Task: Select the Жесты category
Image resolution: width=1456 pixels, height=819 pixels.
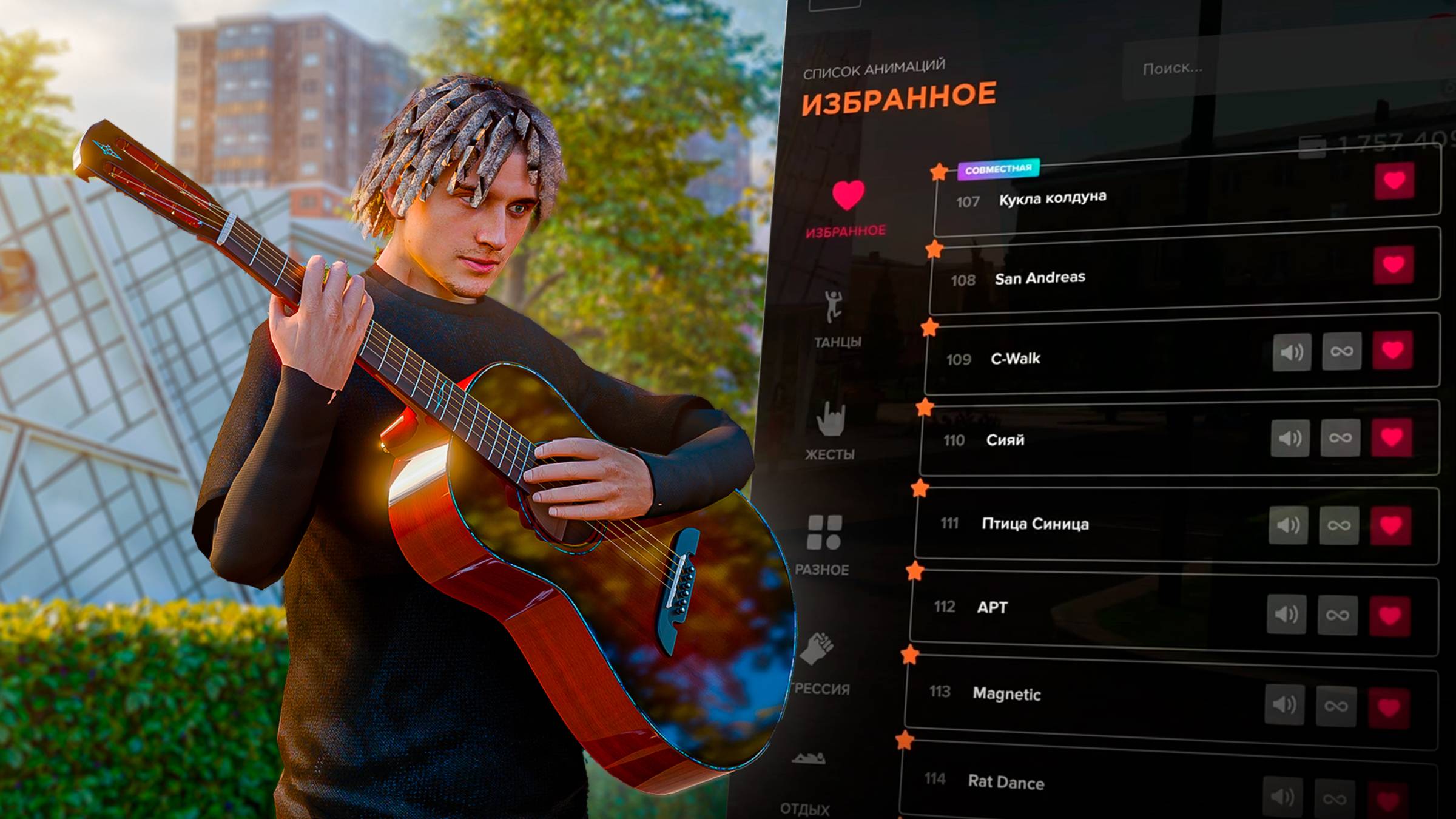Action: (830, 431)
